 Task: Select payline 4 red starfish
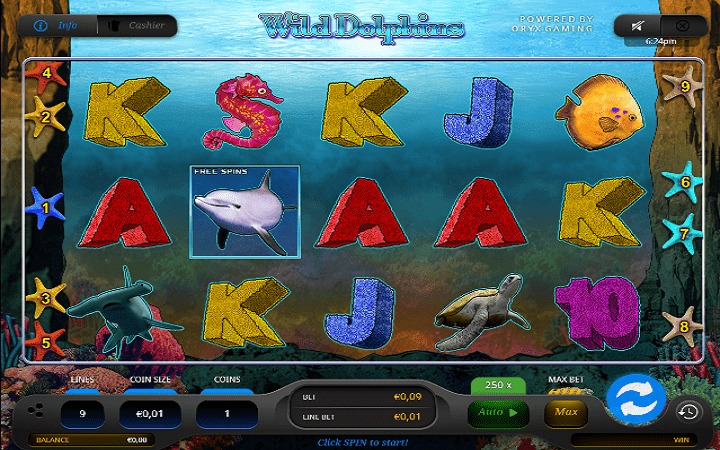(46, 75)
